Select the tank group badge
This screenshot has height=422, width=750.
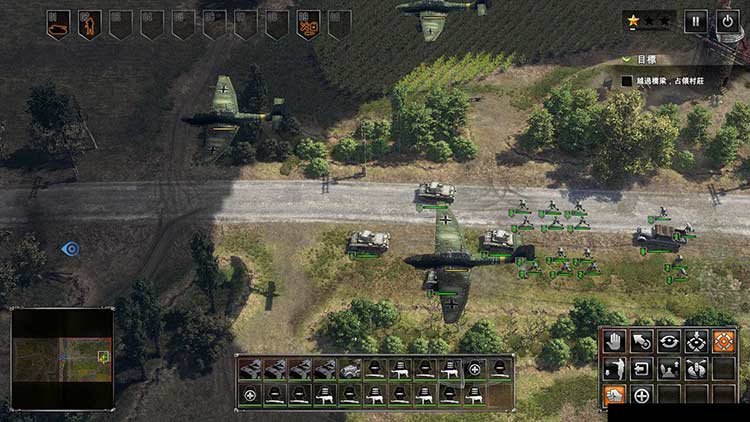[x=58, y=23]
